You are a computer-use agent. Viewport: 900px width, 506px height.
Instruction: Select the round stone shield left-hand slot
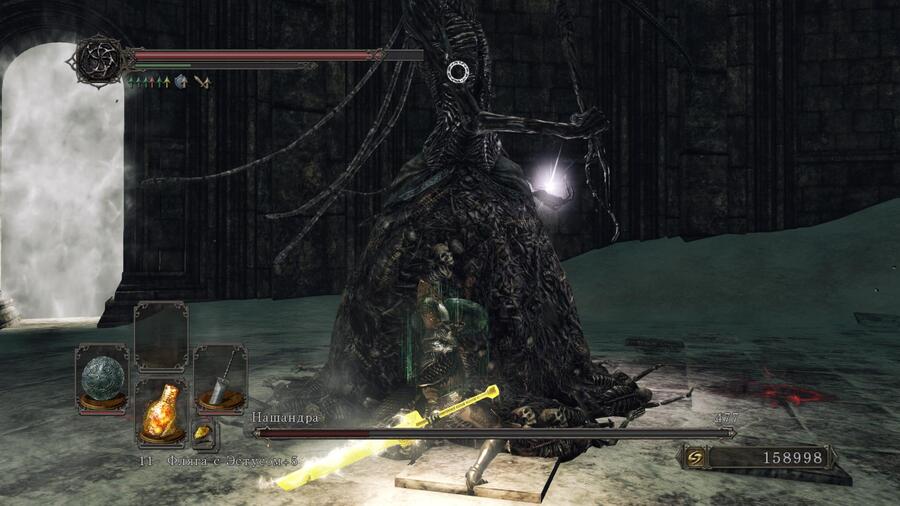102,377
